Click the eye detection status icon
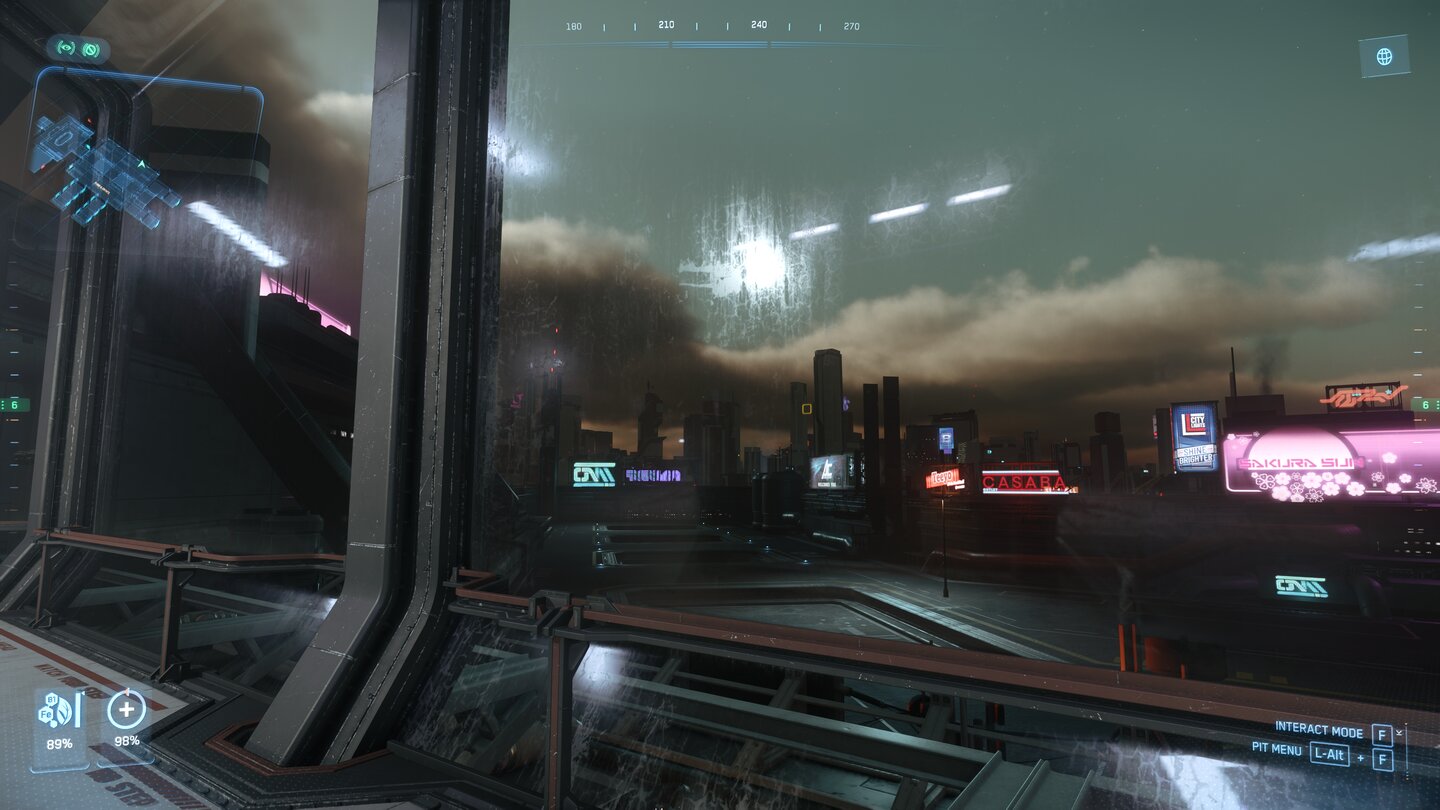The width and height of the screenshot is (1440, 810). point(64,47)
